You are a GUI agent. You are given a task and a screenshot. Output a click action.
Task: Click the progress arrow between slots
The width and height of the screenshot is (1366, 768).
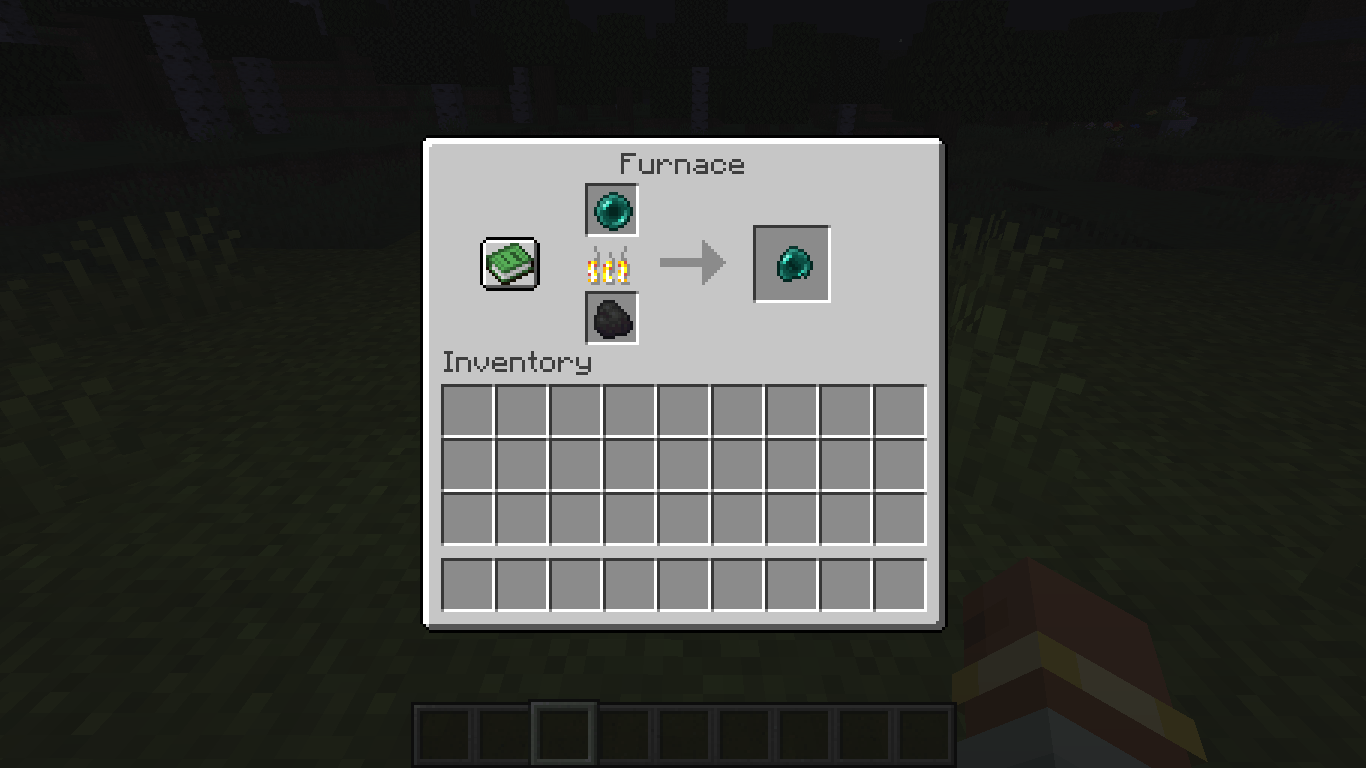691,262
